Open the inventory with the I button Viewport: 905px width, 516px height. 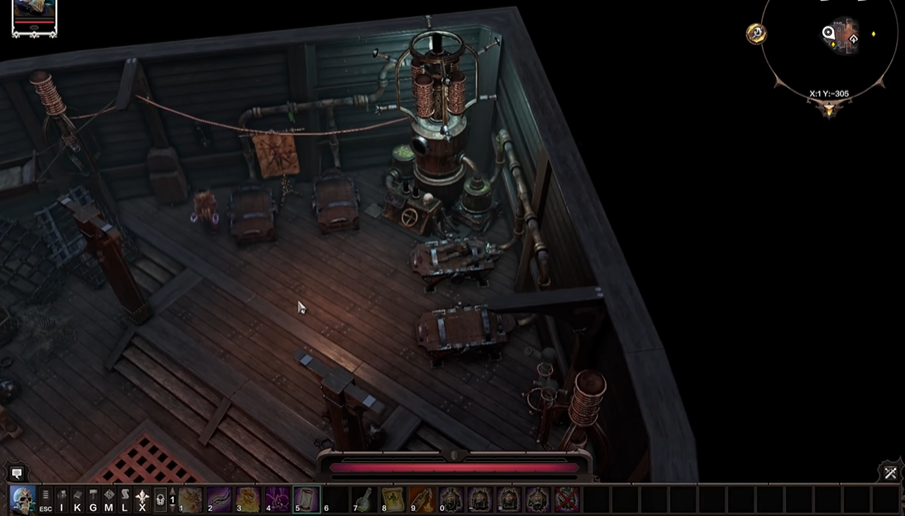62,499
